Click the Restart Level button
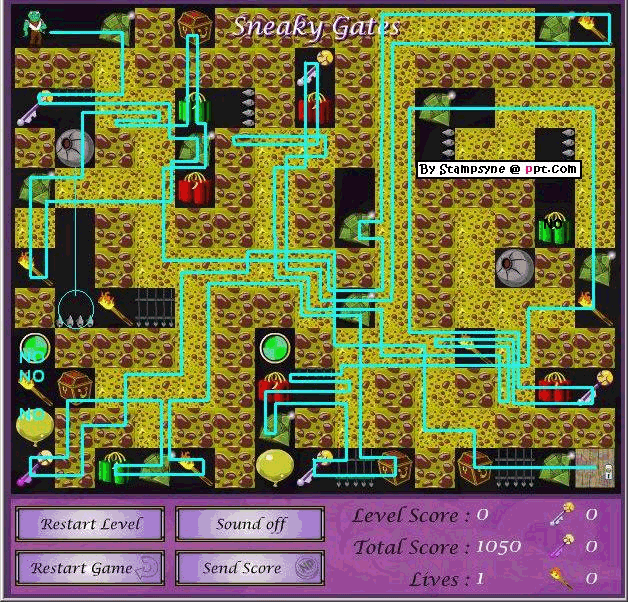 click(x=92, y=524)
